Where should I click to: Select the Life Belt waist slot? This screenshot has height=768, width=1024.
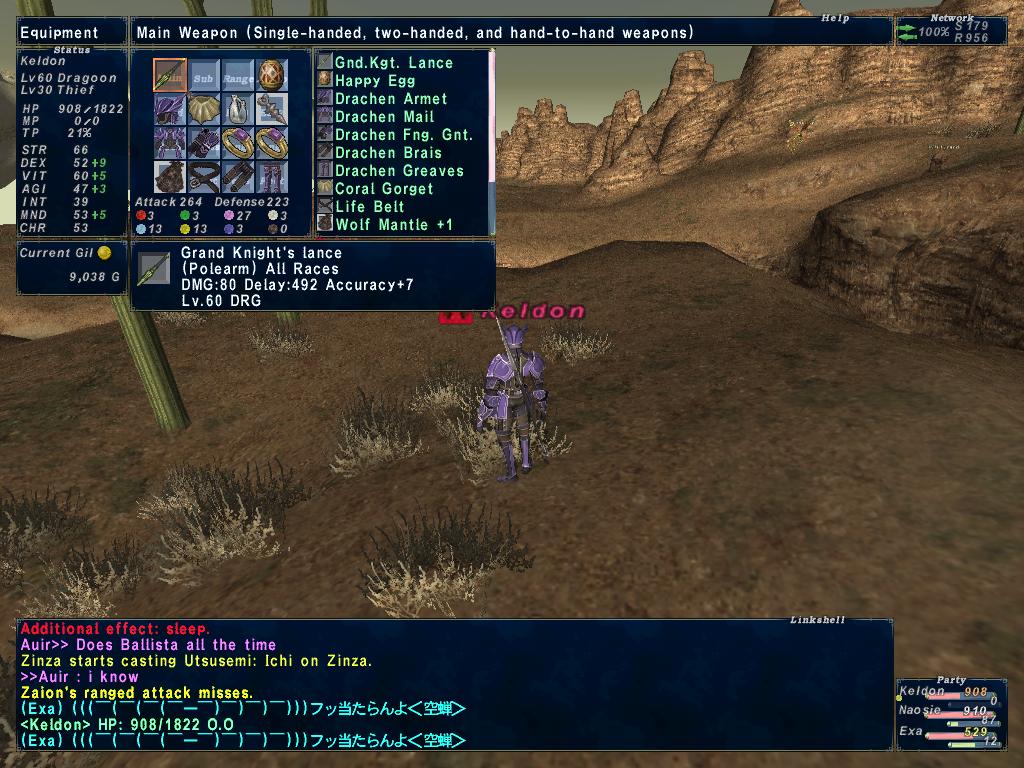204,177
